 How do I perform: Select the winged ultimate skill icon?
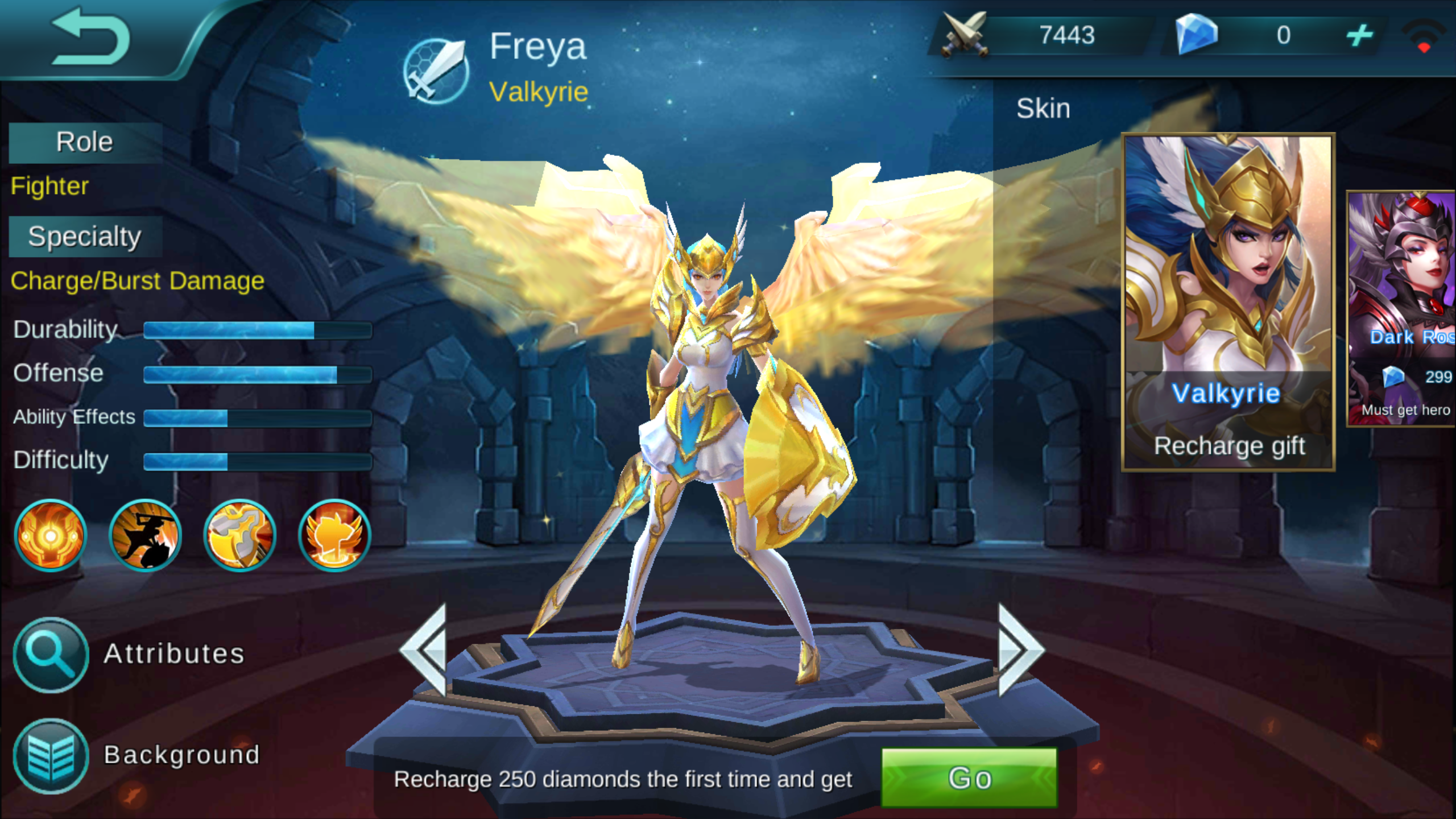[333, 535]
